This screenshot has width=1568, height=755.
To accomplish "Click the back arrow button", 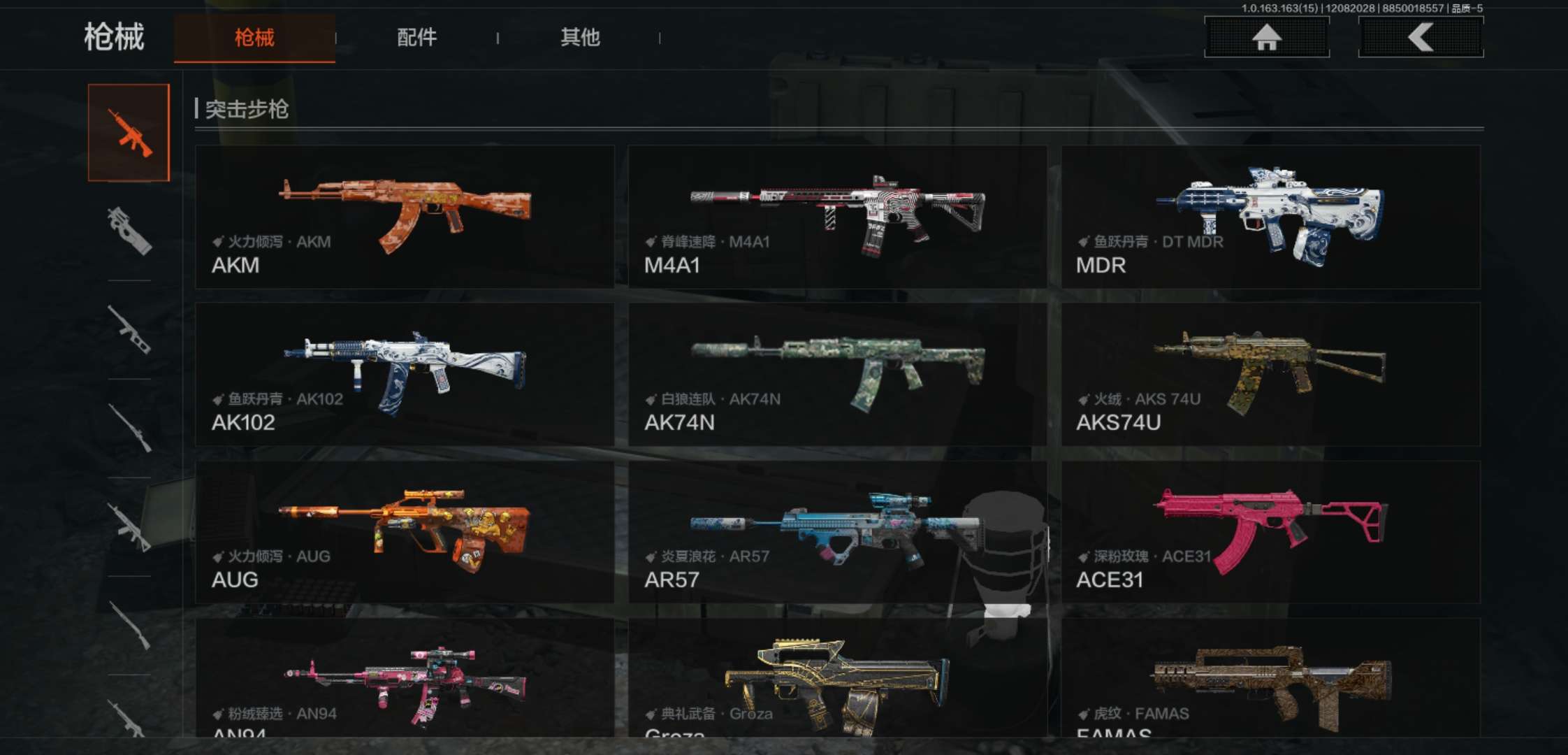I will [1421, 37].
